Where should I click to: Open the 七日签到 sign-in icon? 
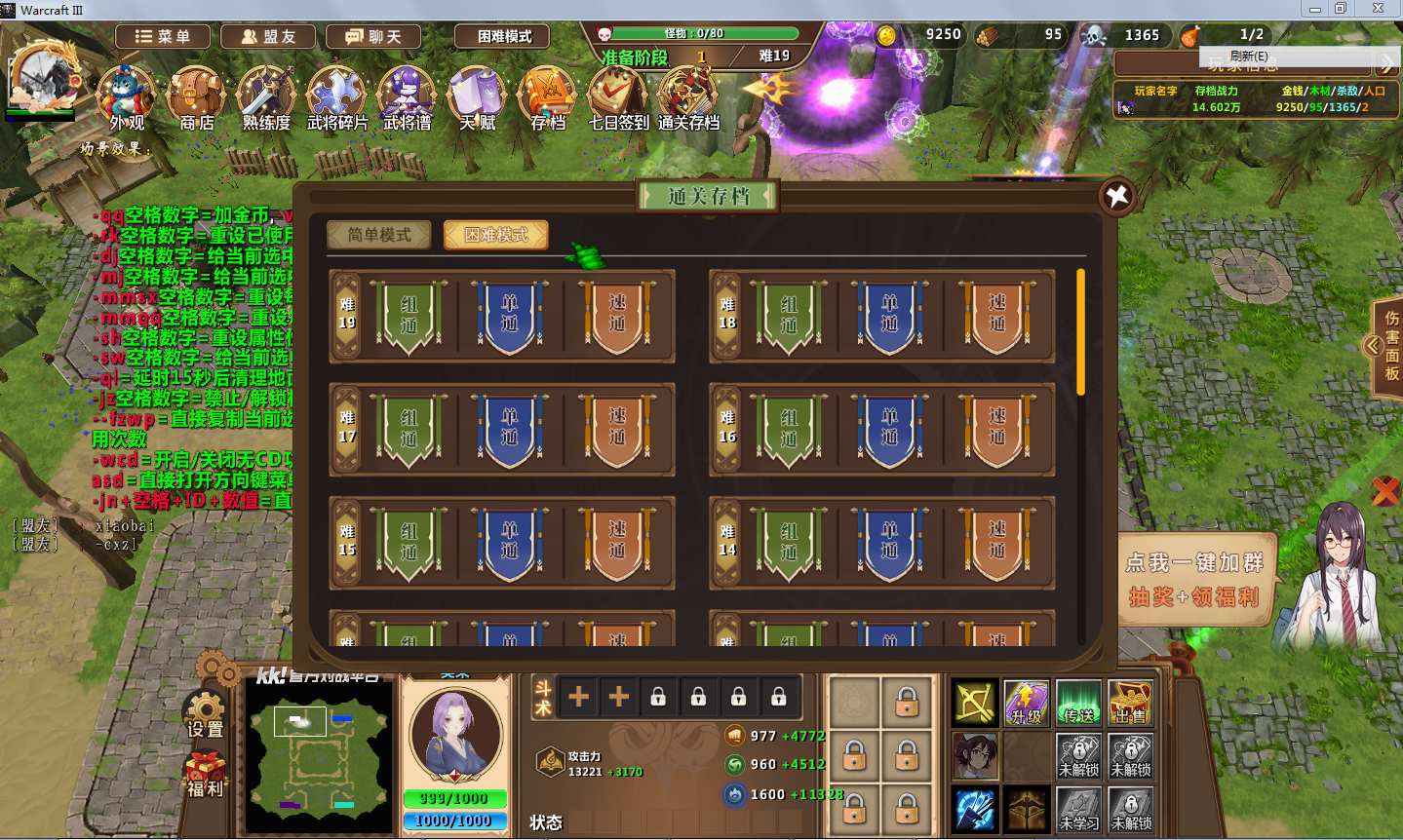tap(618, 95)
